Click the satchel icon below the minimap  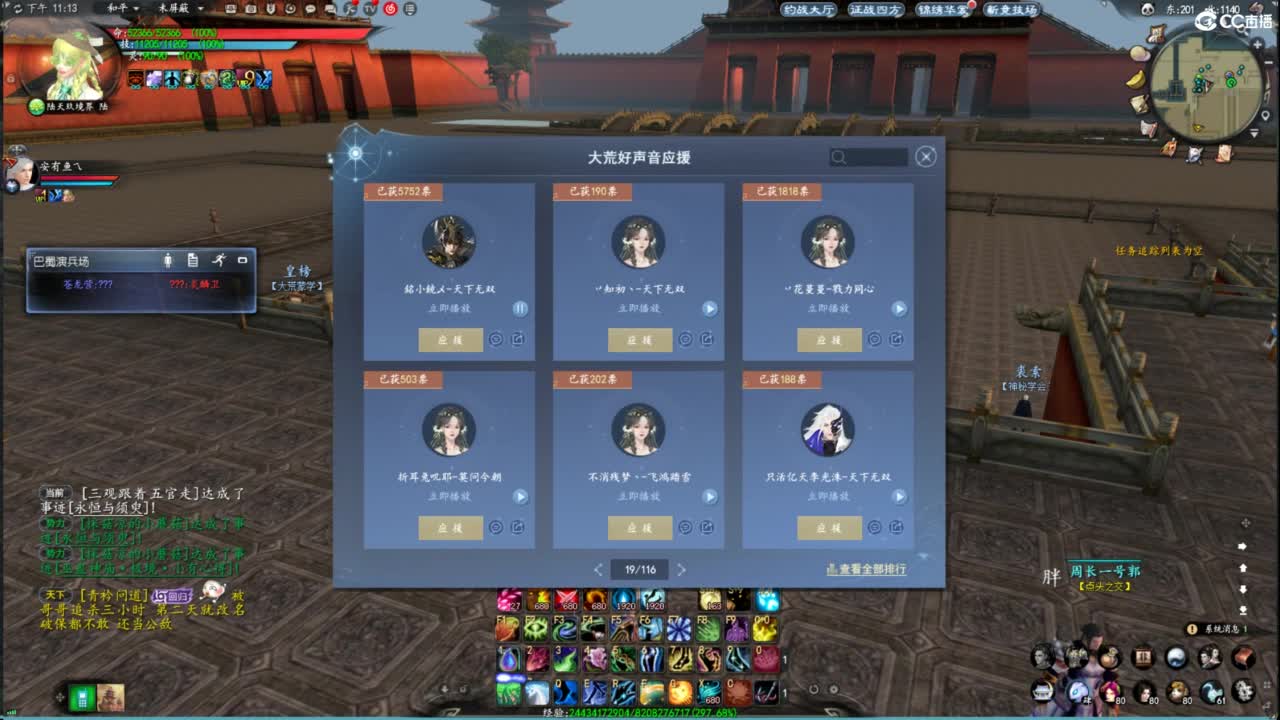pyautogui.click(x=1167, y=148)
